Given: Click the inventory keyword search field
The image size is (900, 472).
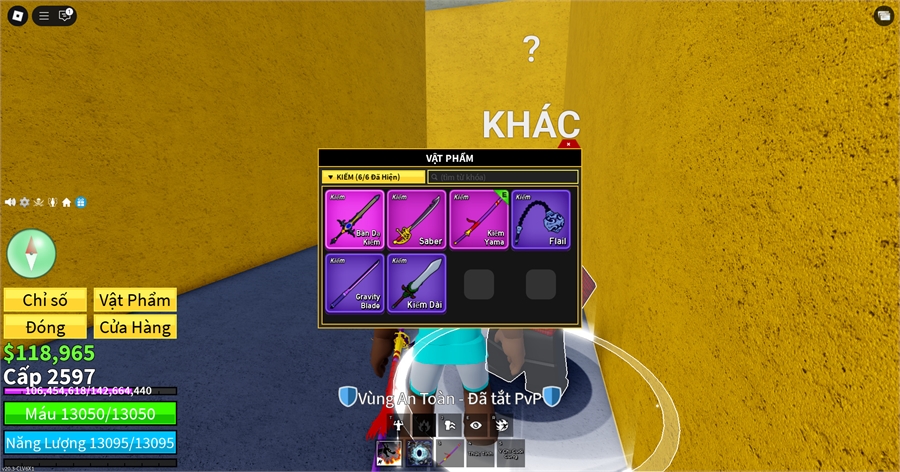Looking at the screenshot, I should click(503, 177).
